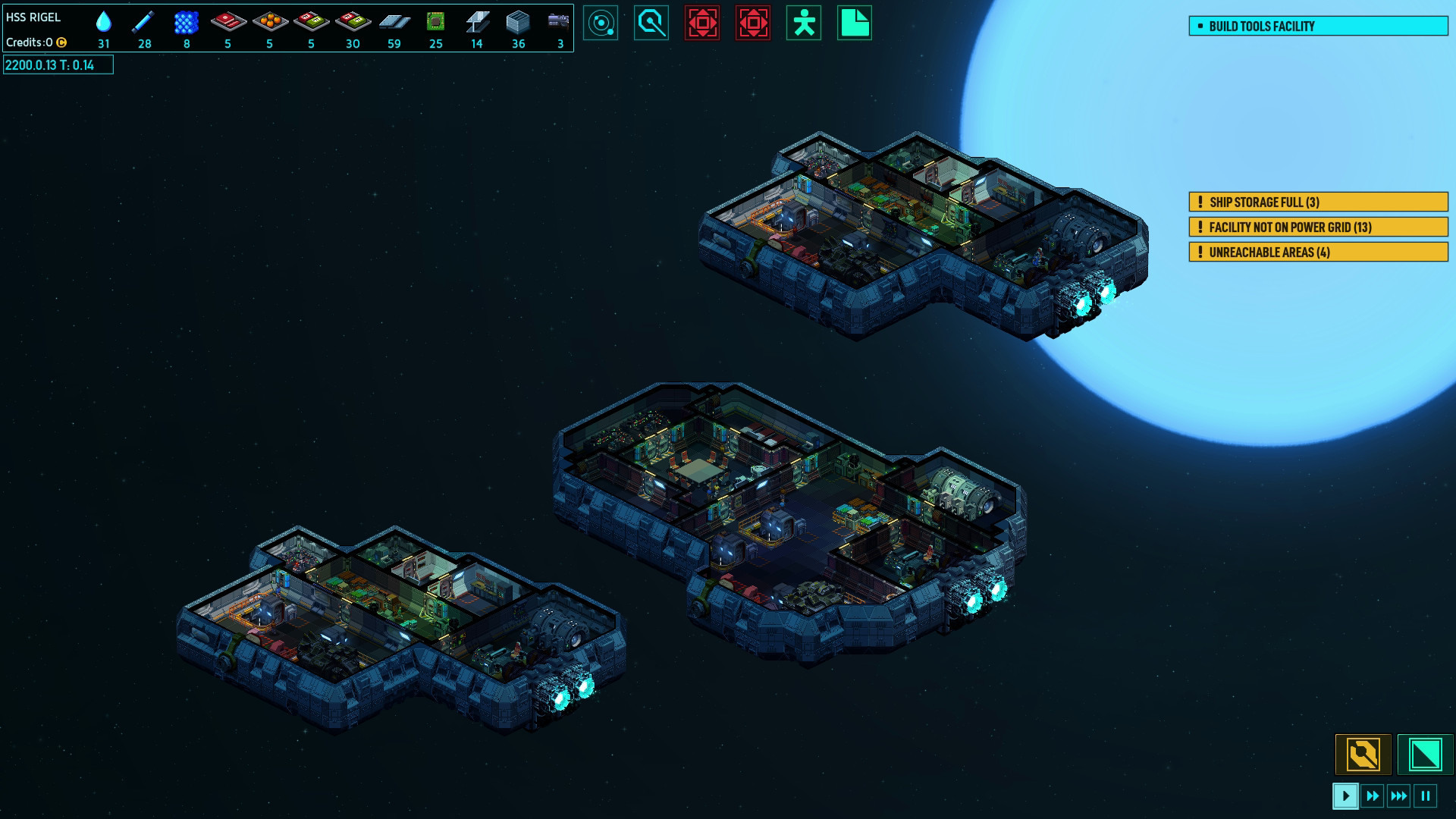Click the teal magnifier search icon
Image resolution: width=1456 pixels, height=819 pixels.
pyautogui.click(x=651, y=24)
